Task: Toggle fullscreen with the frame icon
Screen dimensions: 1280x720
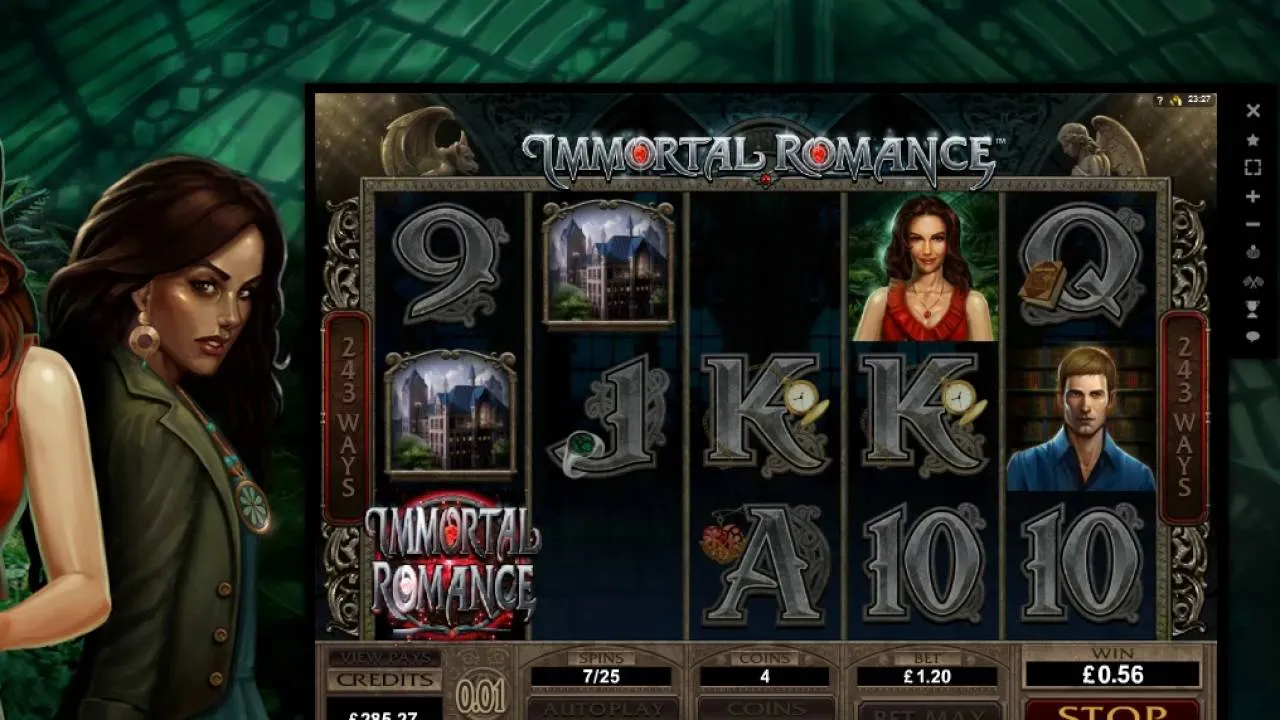Action: (1254, 168)
